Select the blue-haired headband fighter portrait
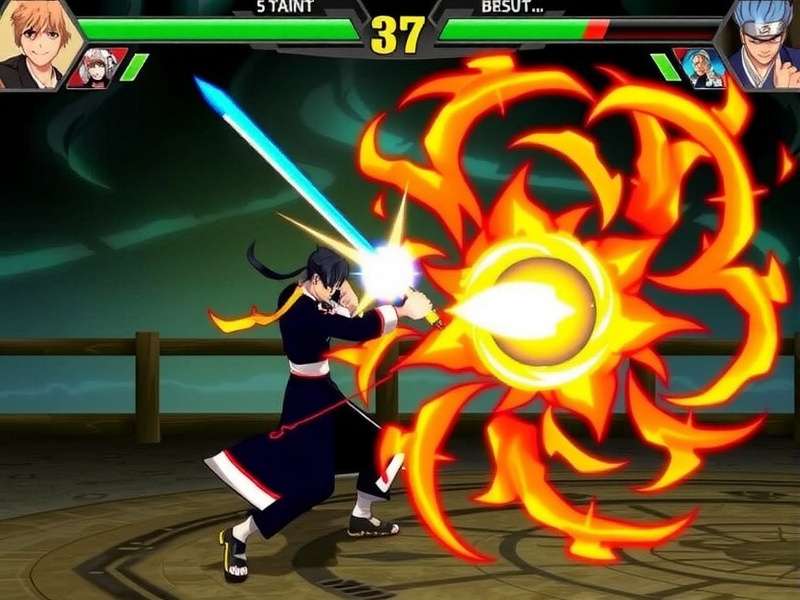 [765, 40]
